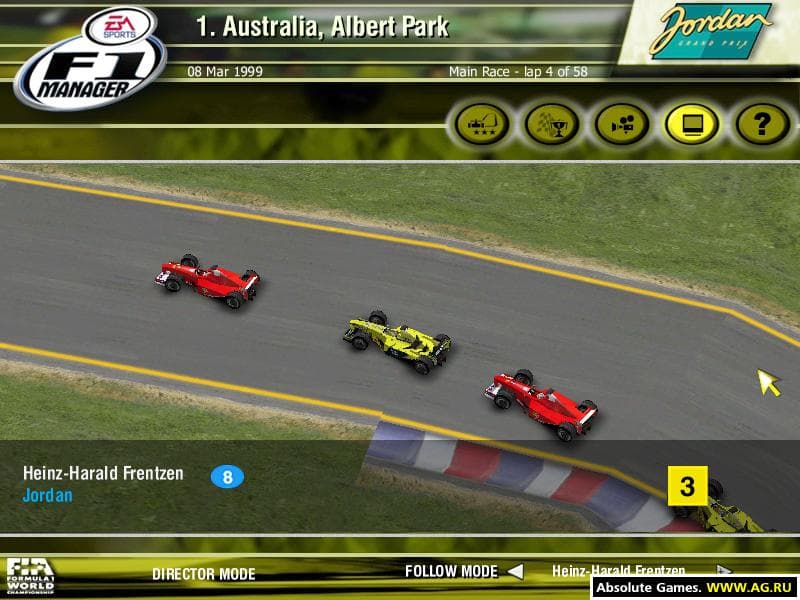Open the car setup icon with stars
This screenshot has height=600, width=800.
[x=482, y=125]
